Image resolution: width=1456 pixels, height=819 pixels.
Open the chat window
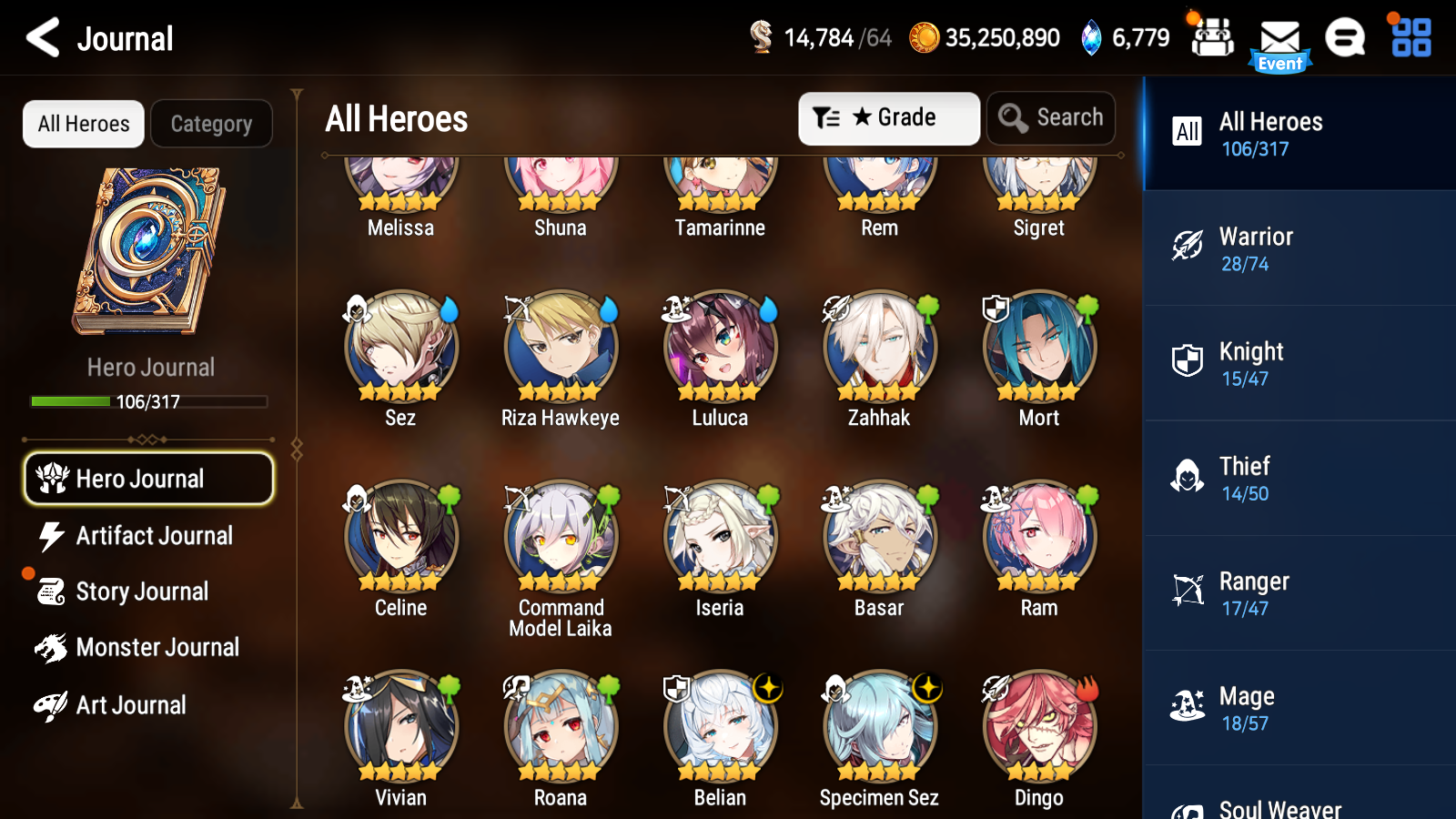point(1345,38)
